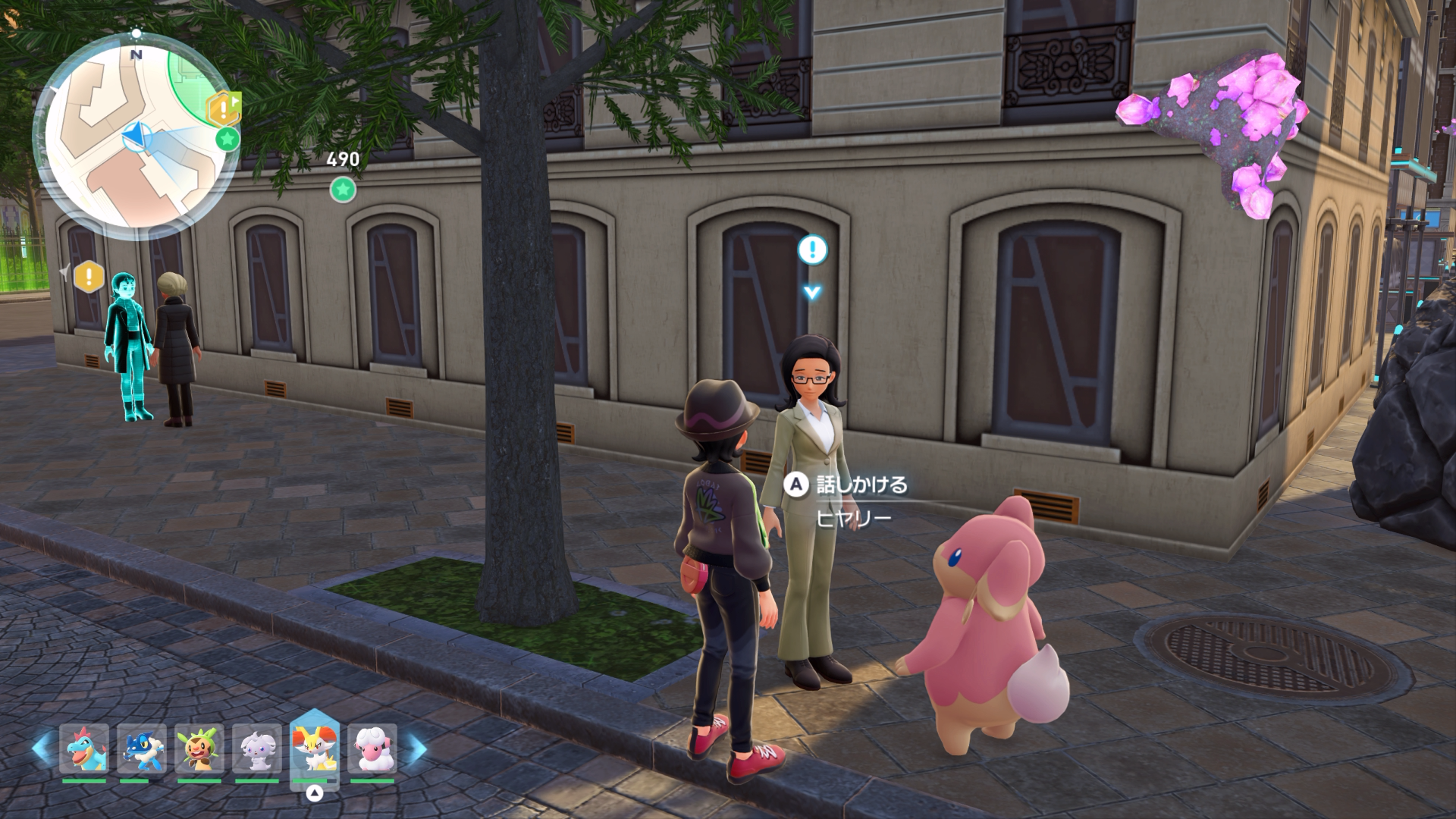Click the party bar's right arrow
This screenshot has height=819, width=1456.
(x=414, y=748)
